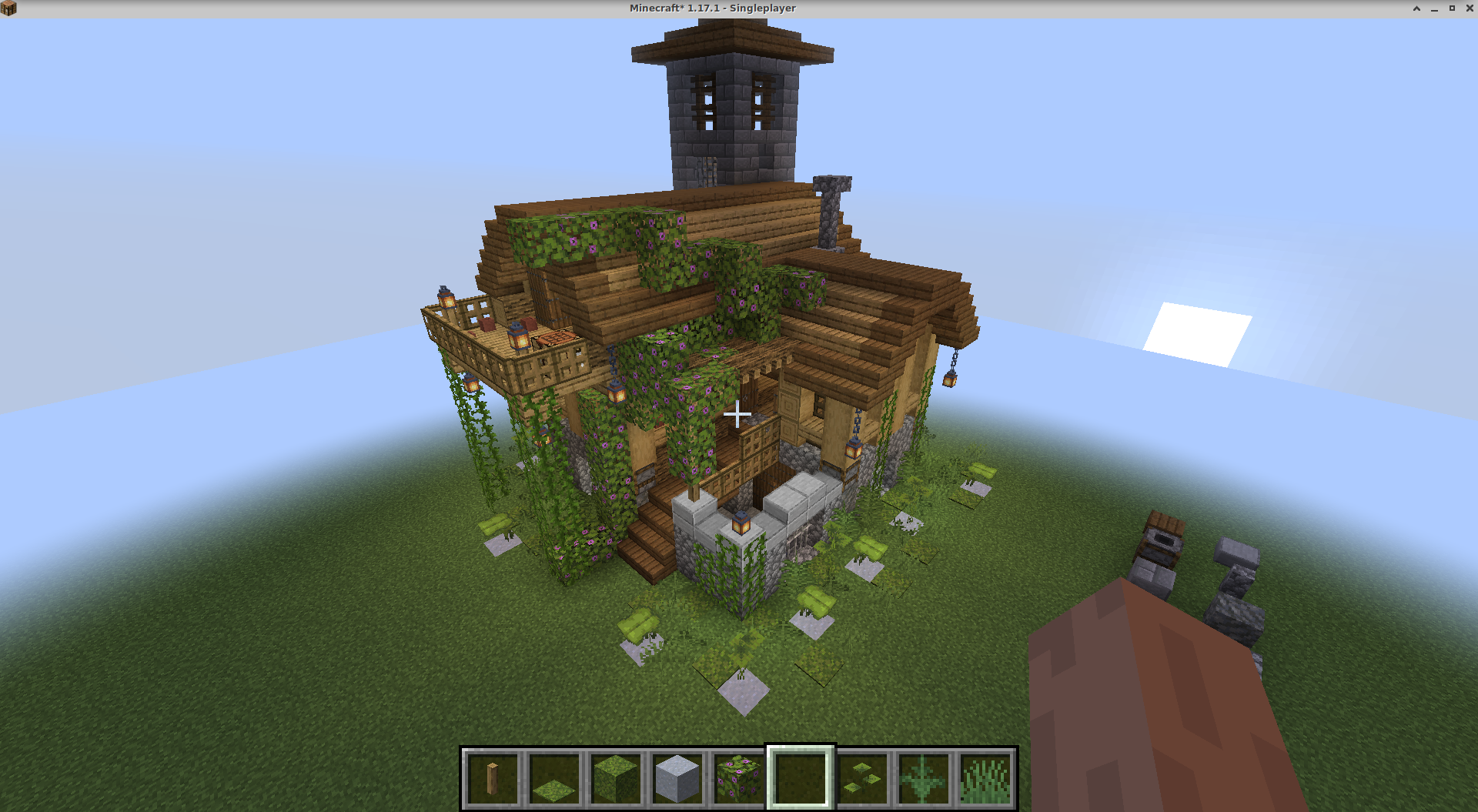Select the calcite block hotbar item
The image size is (1478, 812).
coord(675,776)
